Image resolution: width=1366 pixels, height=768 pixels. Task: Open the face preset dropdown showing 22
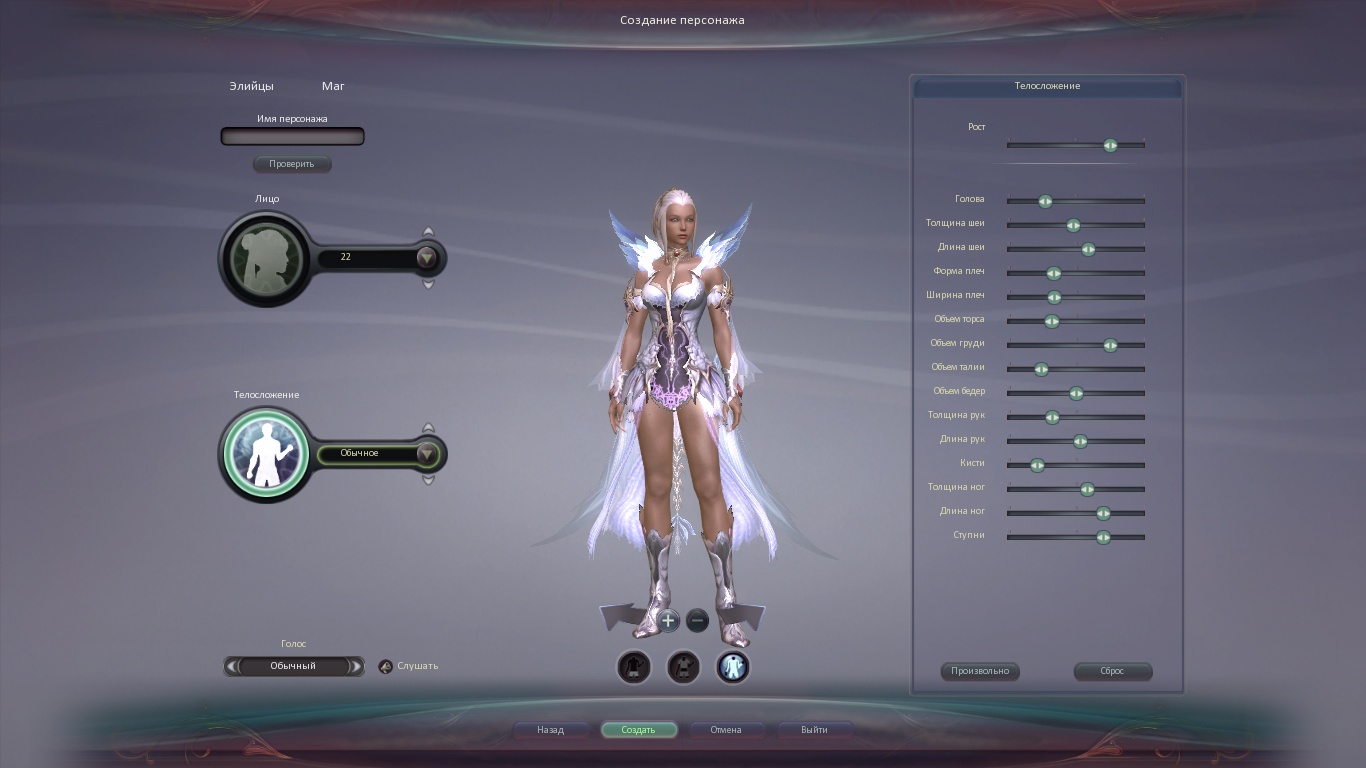[427, 258]
